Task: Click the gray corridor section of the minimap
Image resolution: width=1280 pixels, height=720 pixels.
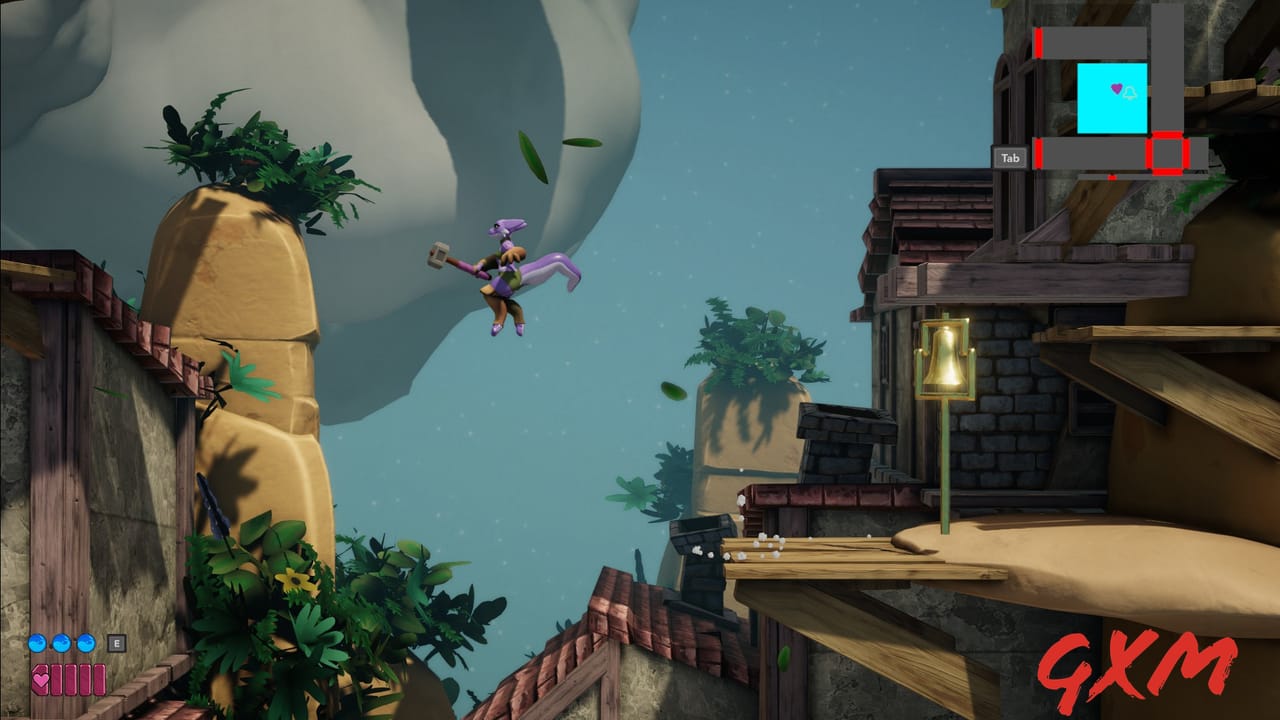Action: [x=1092, y=42]
